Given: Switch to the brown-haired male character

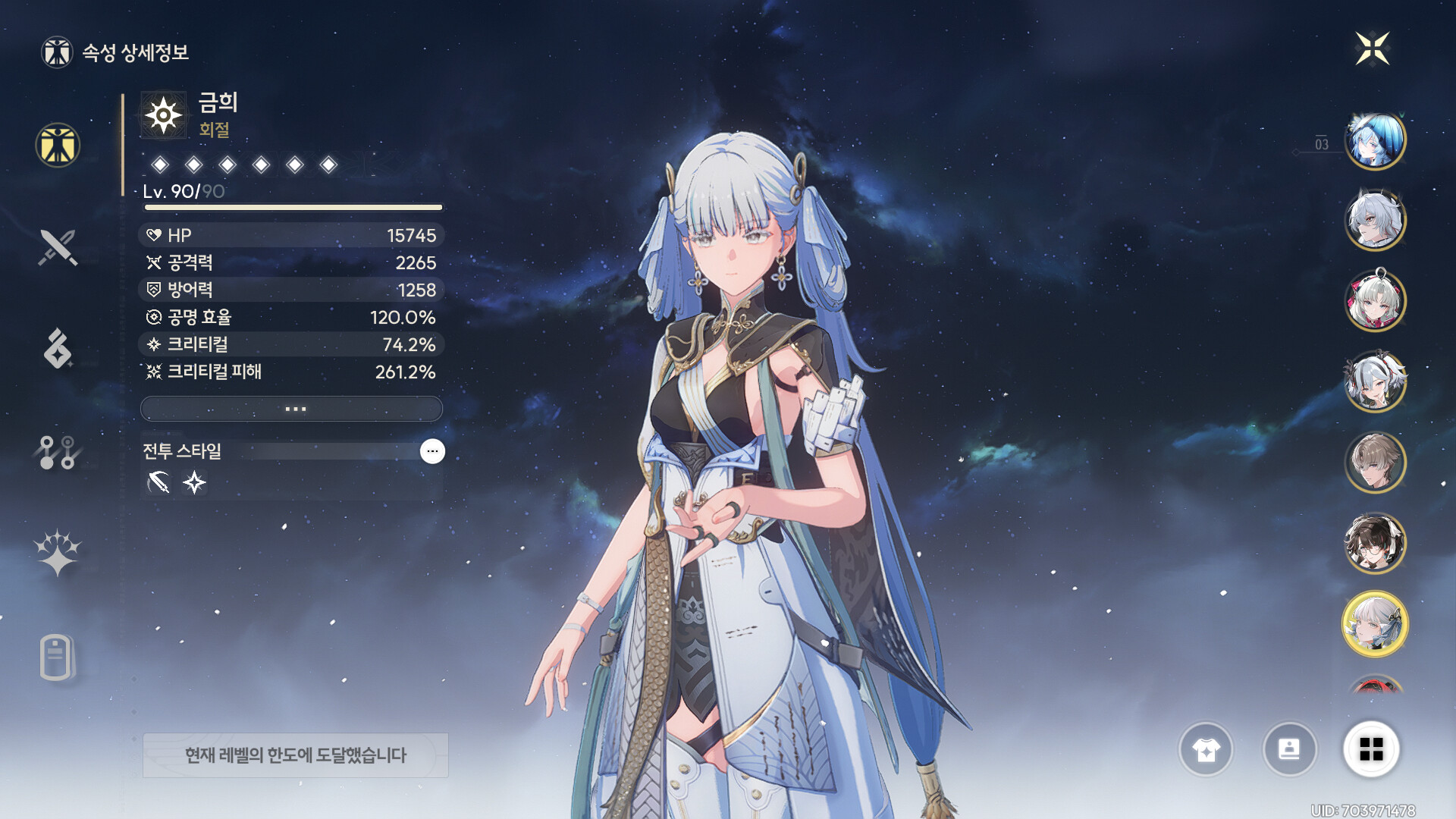Looking at the screenshot, I should click(1375, 462).
